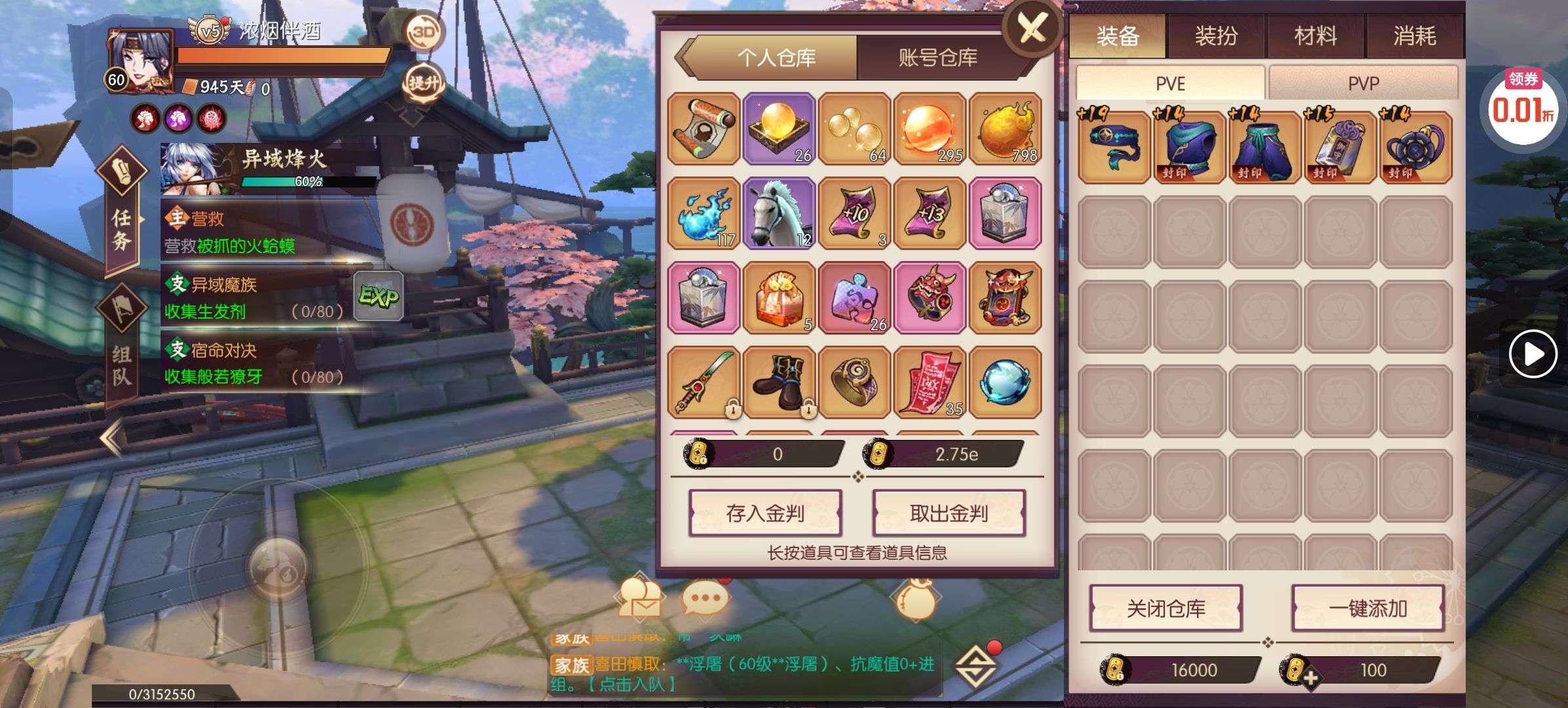Pick the +13 purple scroll item
Screen dimensions: 1568x708
pos(930,213)
